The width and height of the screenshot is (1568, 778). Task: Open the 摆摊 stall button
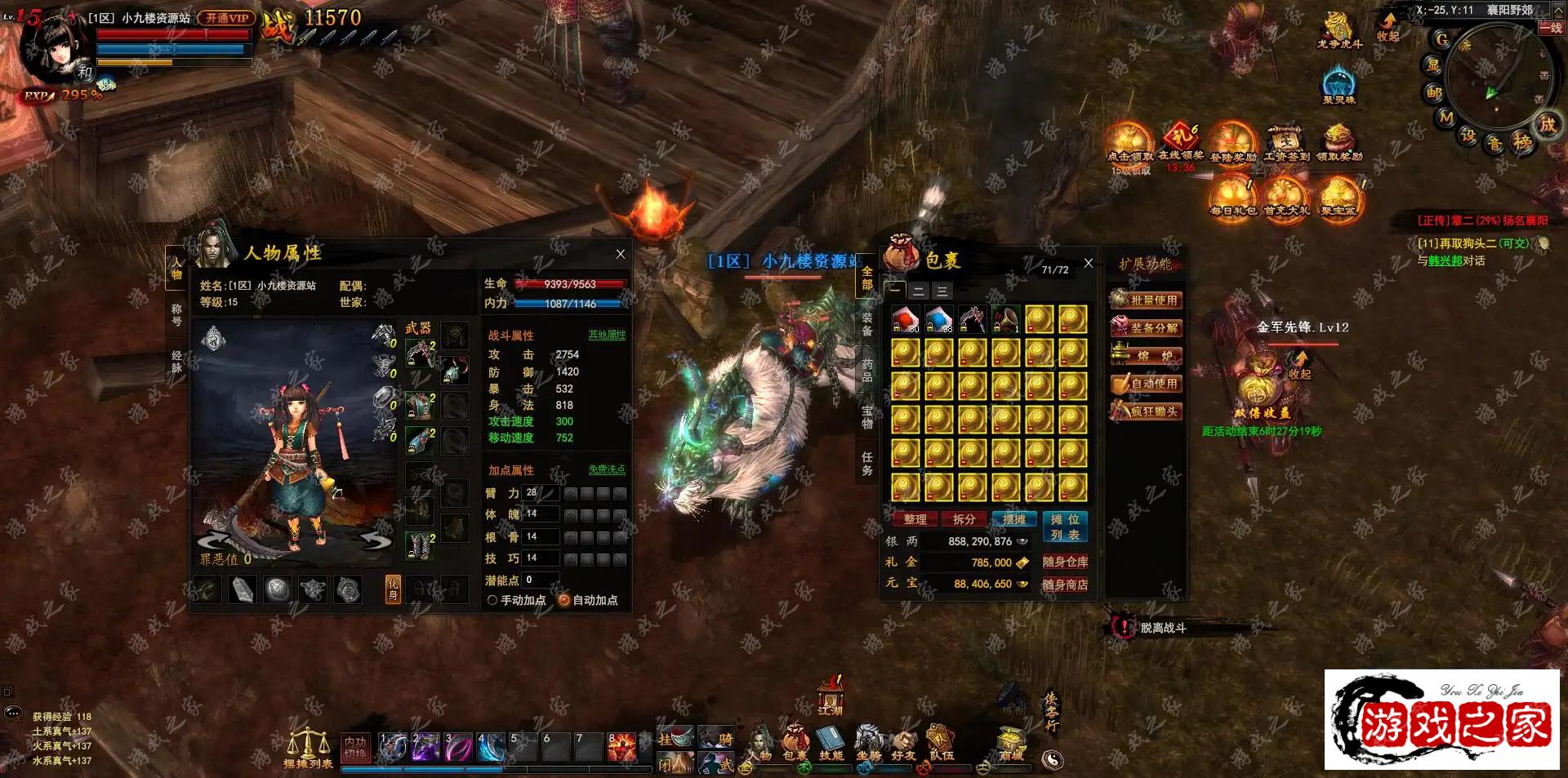1013,519
